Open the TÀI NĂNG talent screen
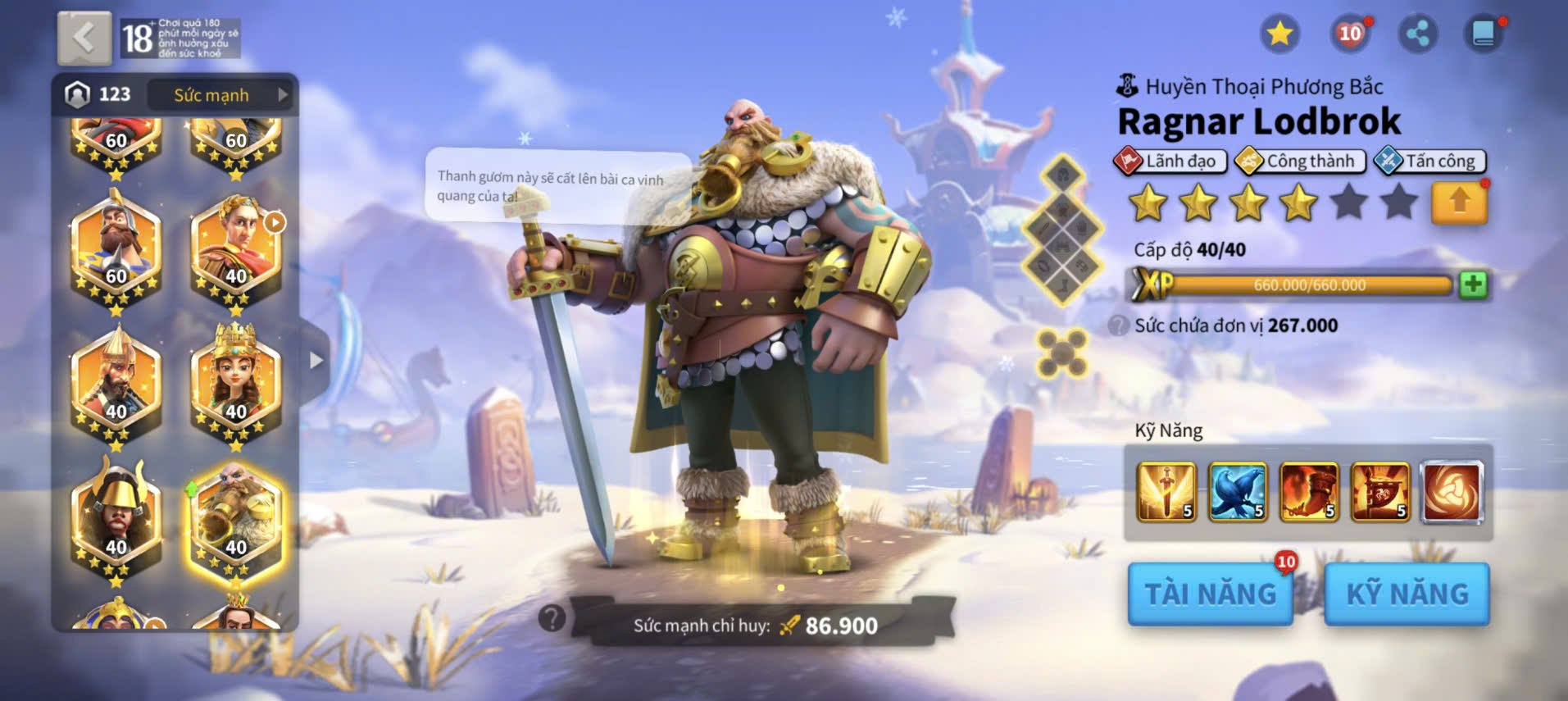Image resolution: width=1568 pixels, height=701 pixels. pos(1210,594)
